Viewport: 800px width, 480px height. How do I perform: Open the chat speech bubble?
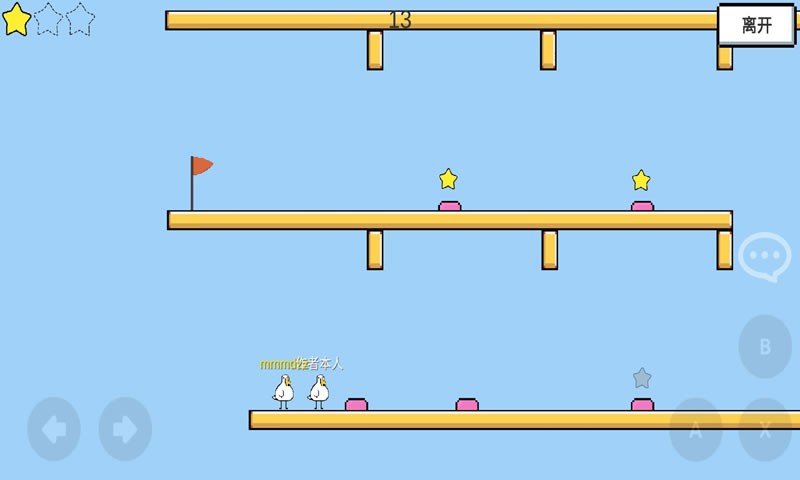(x=764, y=257)
